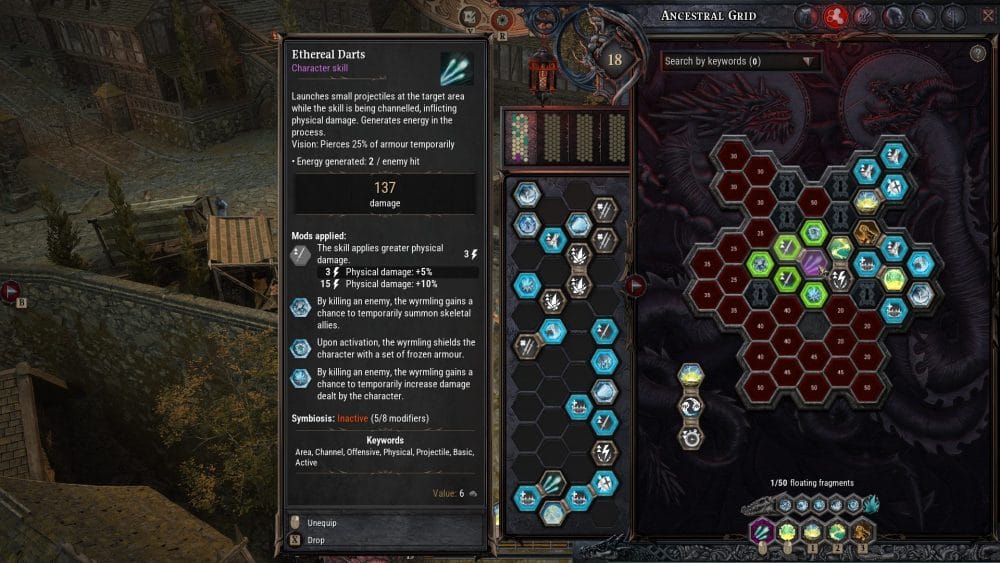Open the Search by keywords dropdown
Image resolution: width=1000 pixels, height=563 pixels.
coord(741,62)
